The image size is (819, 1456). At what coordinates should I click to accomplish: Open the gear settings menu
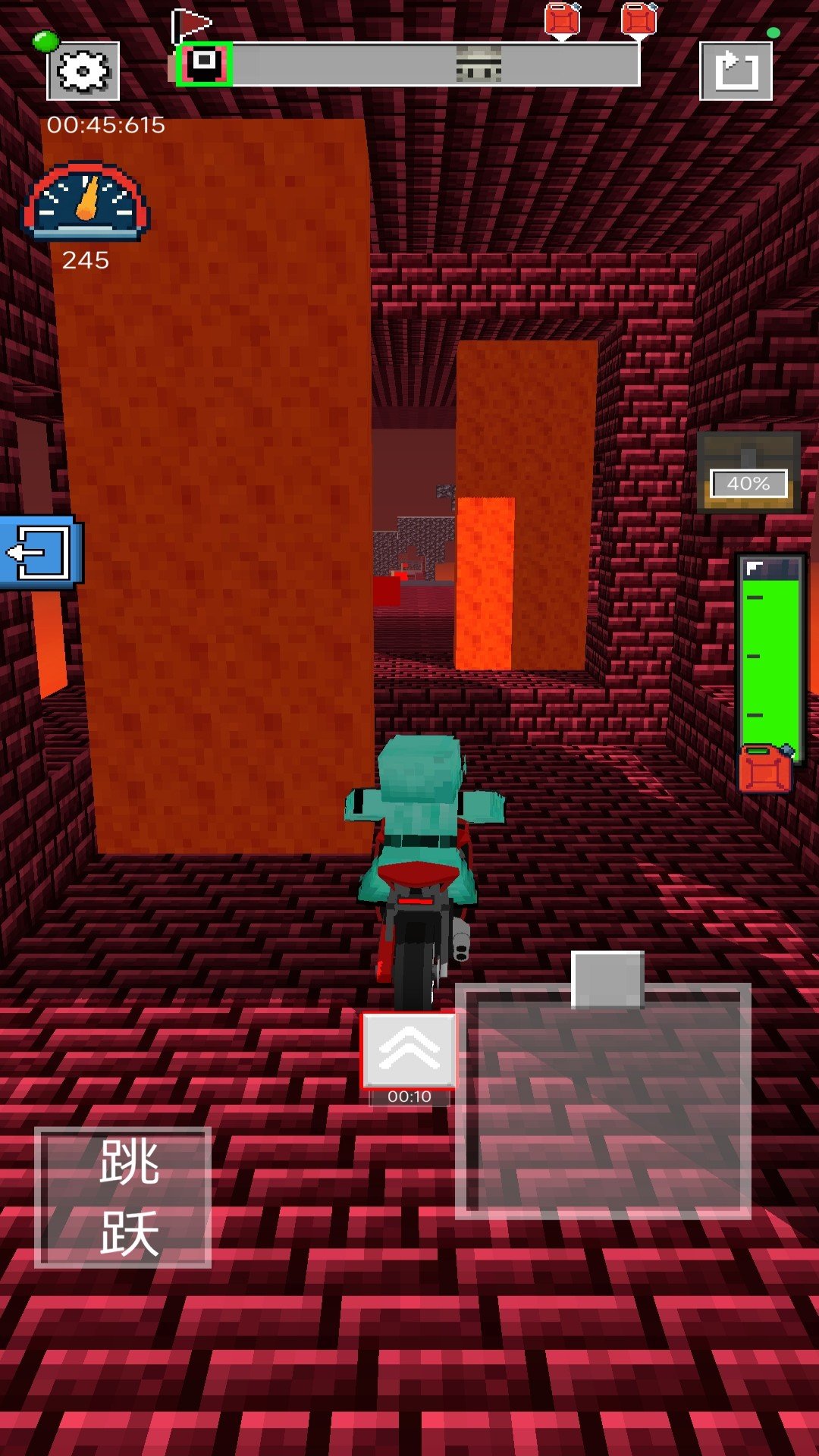pyautogui.click(x=83, y=71)
